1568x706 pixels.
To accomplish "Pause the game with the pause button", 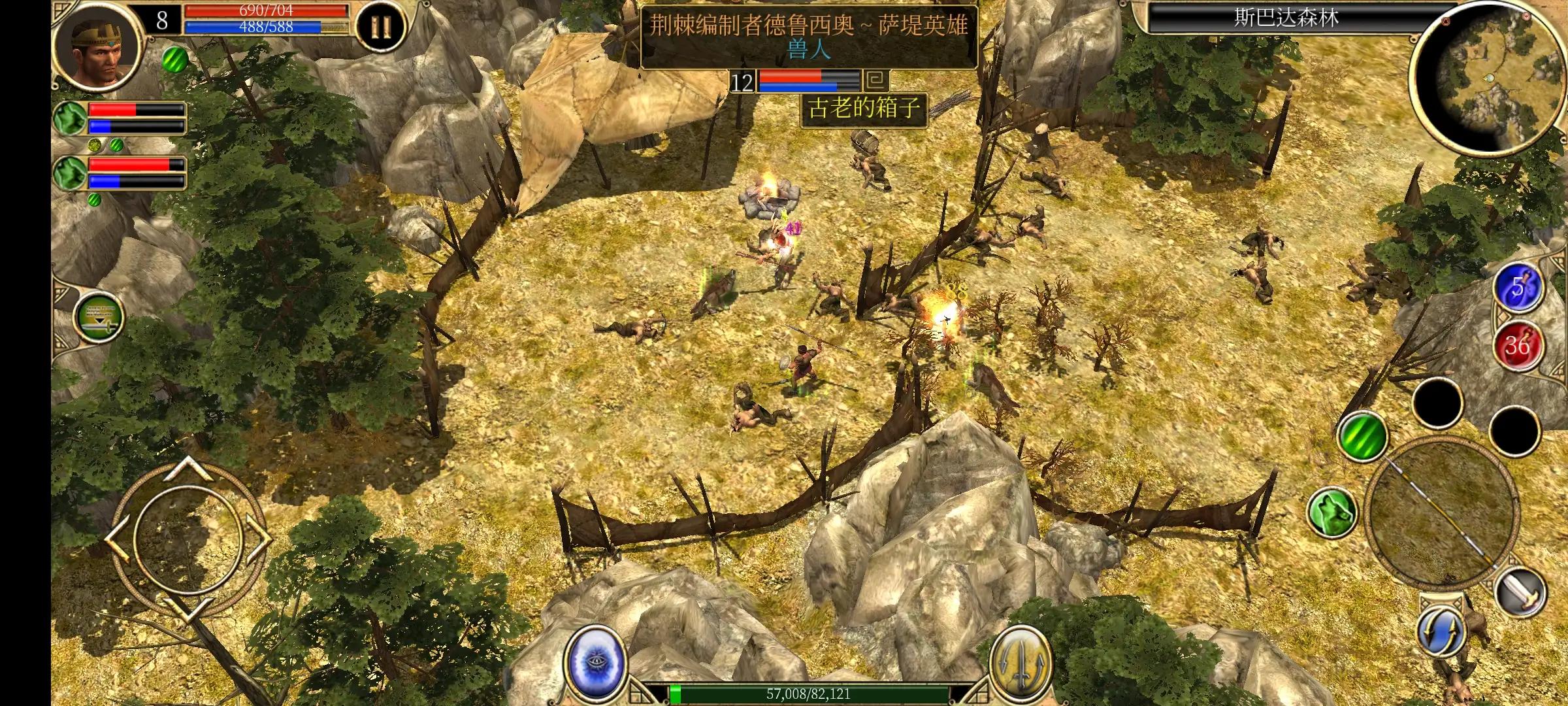I will point(380,28).
